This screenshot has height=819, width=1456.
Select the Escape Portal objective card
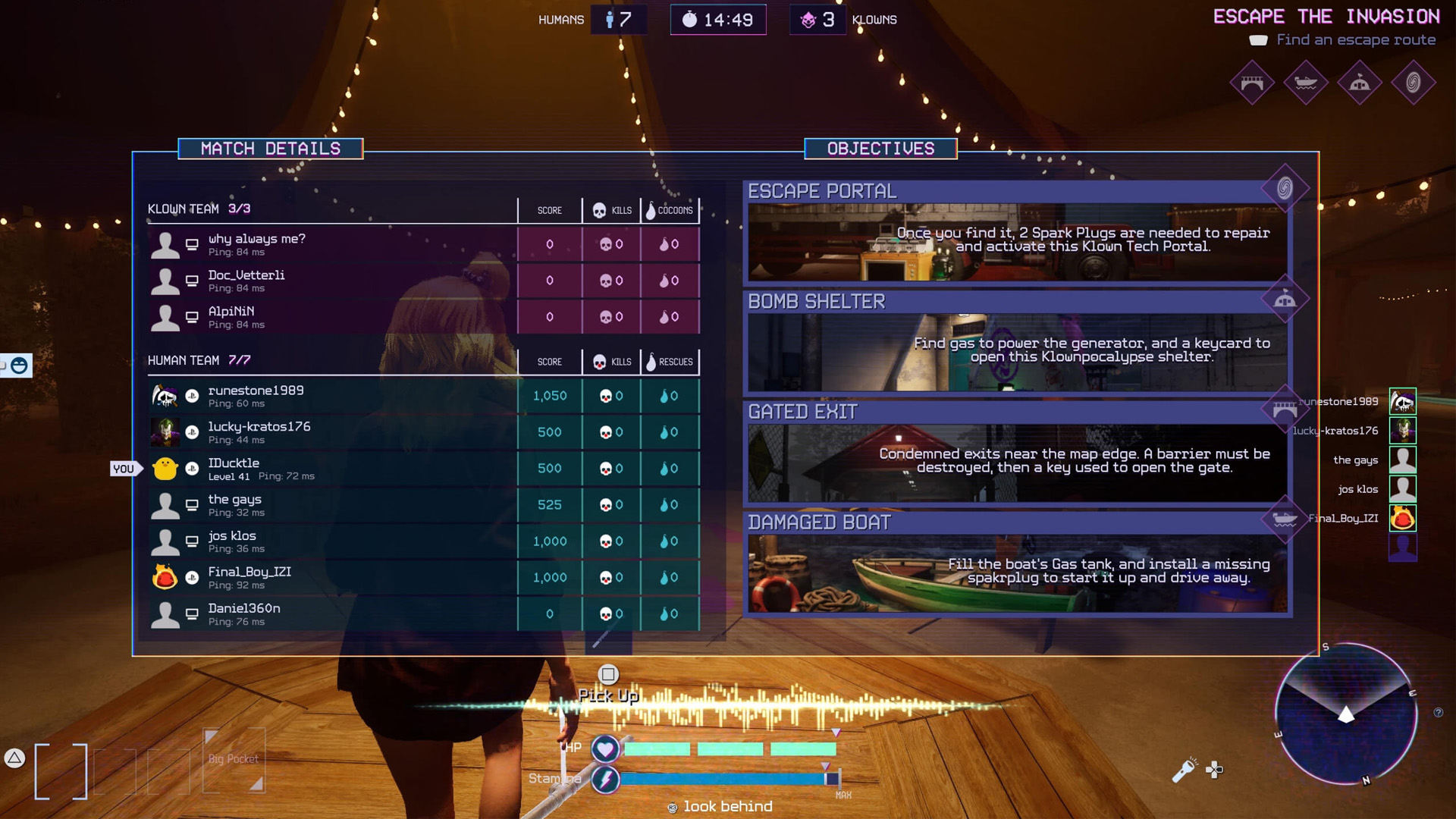tap(1016, 231)
